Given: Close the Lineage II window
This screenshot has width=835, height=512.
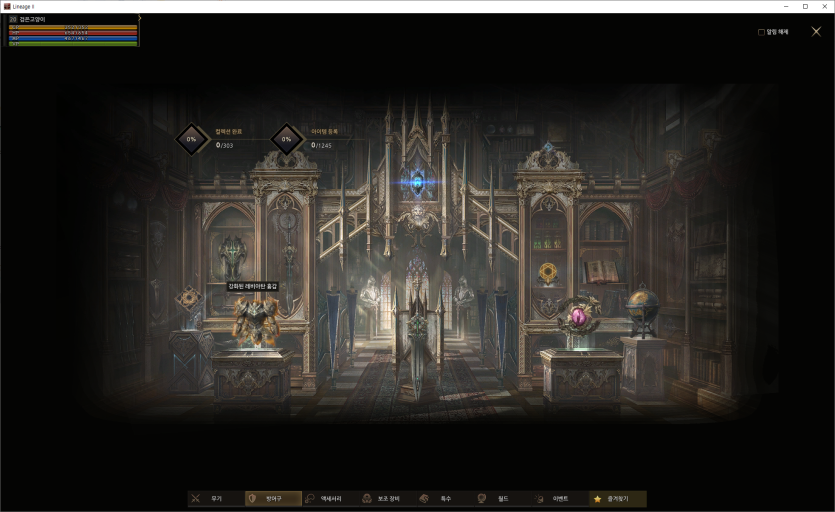Looking at the screenshot, I should coord(825,6).
